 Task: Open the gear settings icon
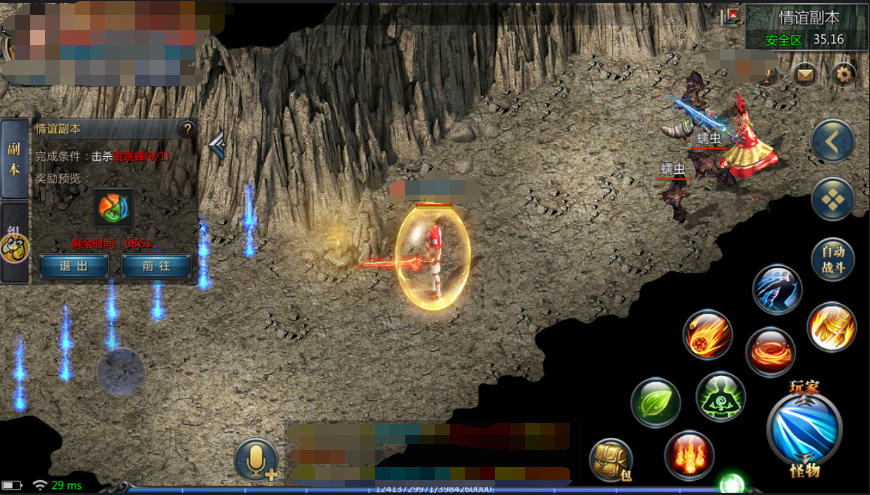point(844,74)
